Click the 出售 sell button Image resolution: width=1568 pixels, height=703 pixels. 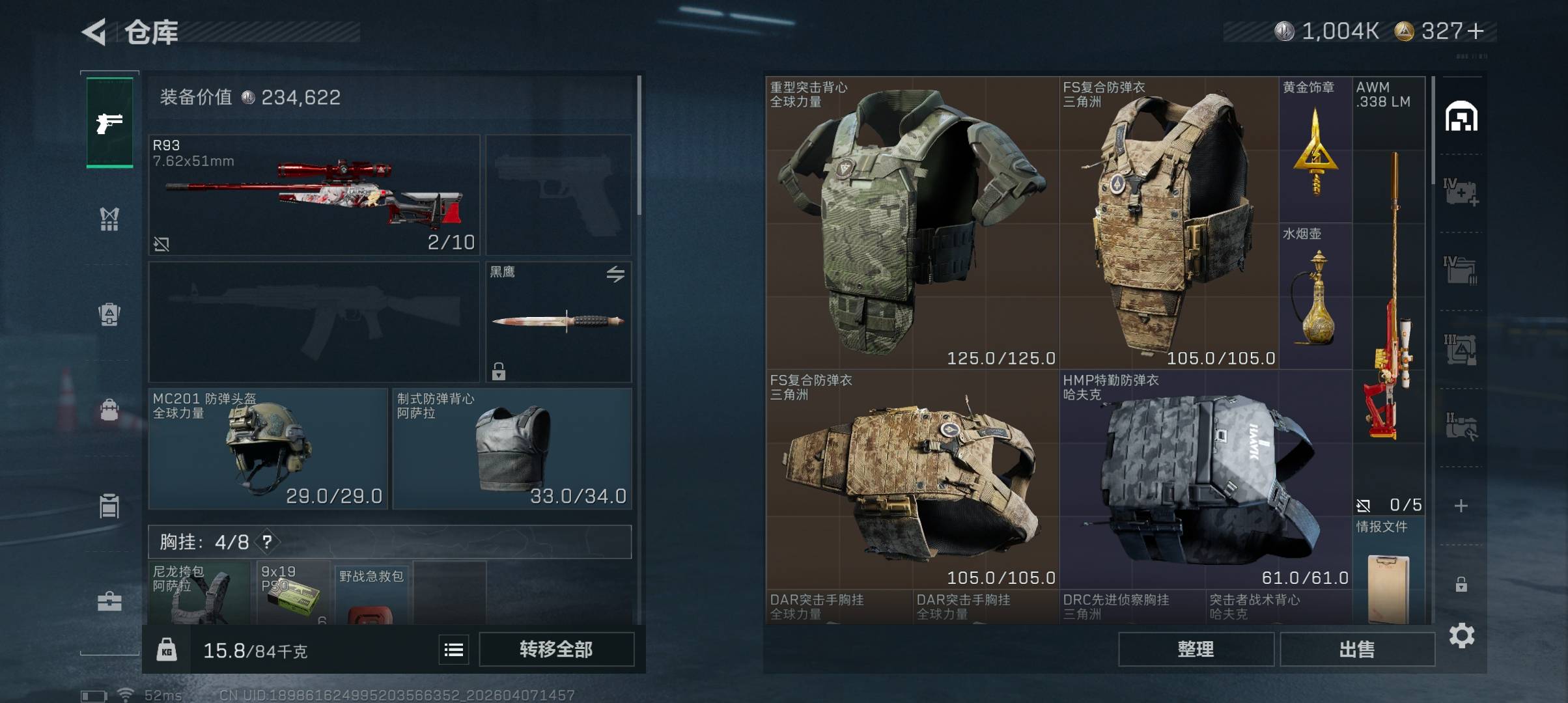click(1357, 649)
